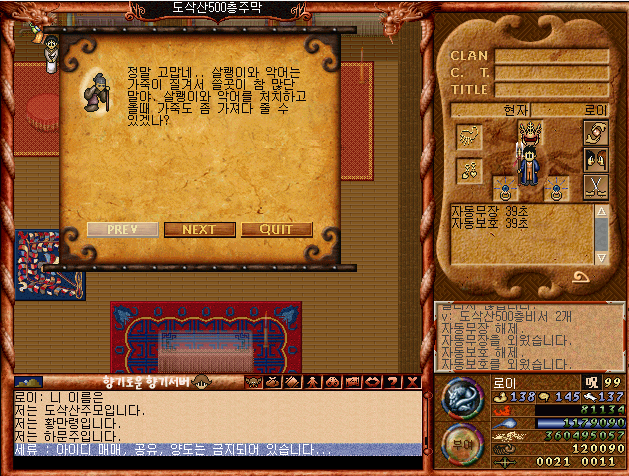Close the chat bar with X
Image resolution: width=629 pixels, height=476 pixels.
410,381
